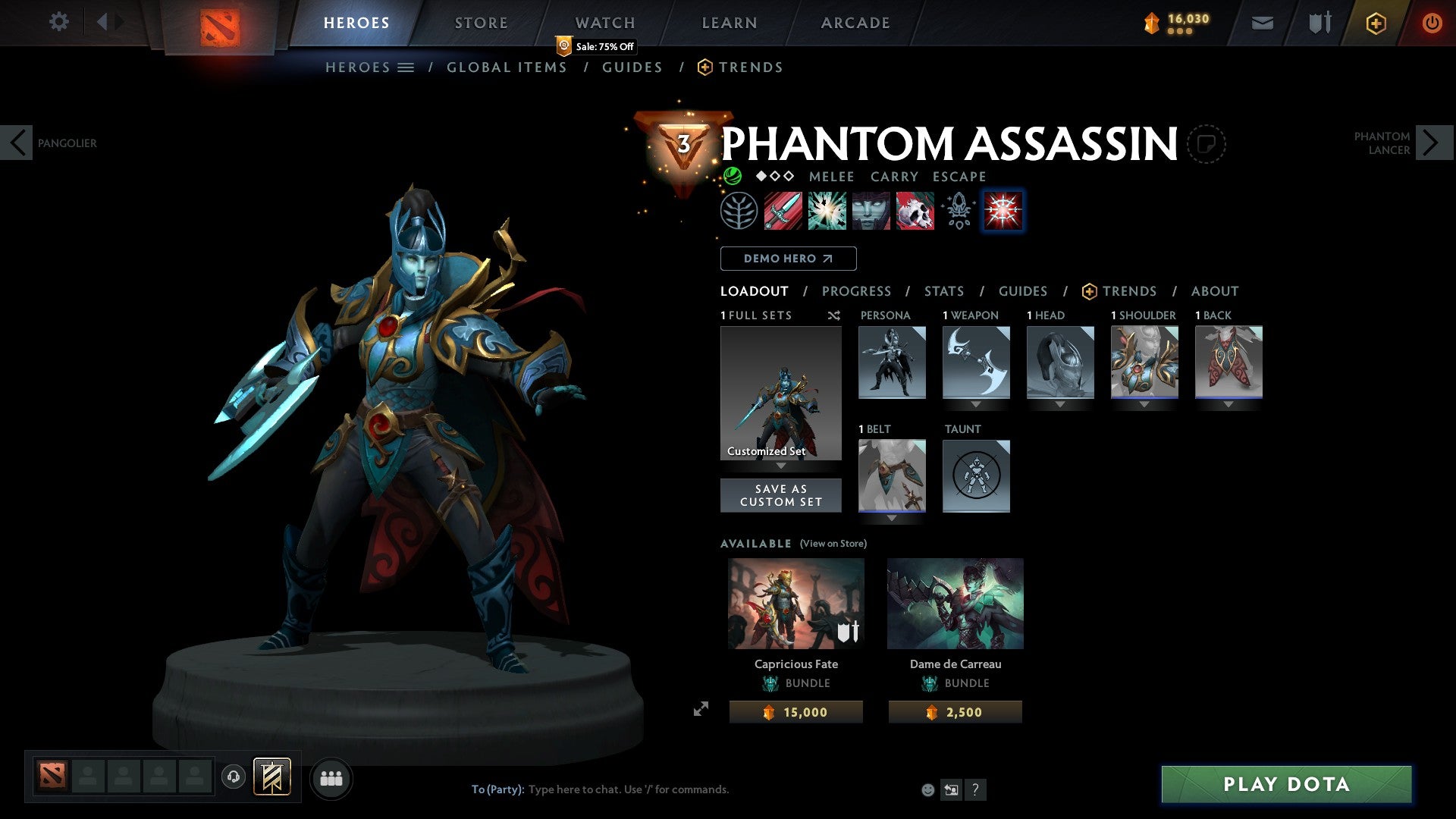
Task: Click the armory shield and sword icon
Action: pos(1319,23)
